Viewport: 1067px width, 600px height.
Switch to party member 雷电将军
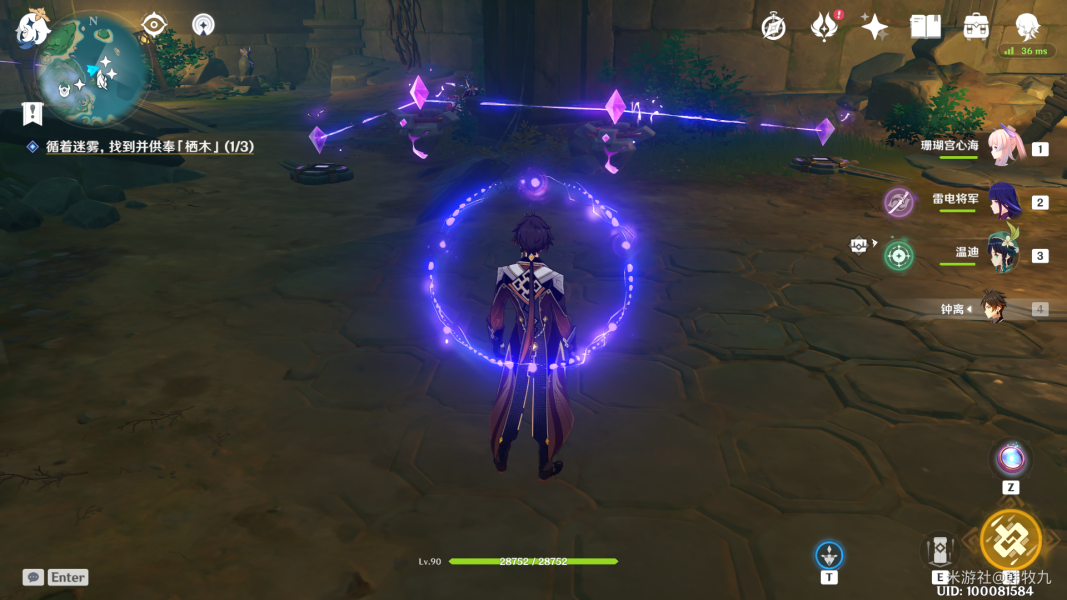tap(1003, 201)
